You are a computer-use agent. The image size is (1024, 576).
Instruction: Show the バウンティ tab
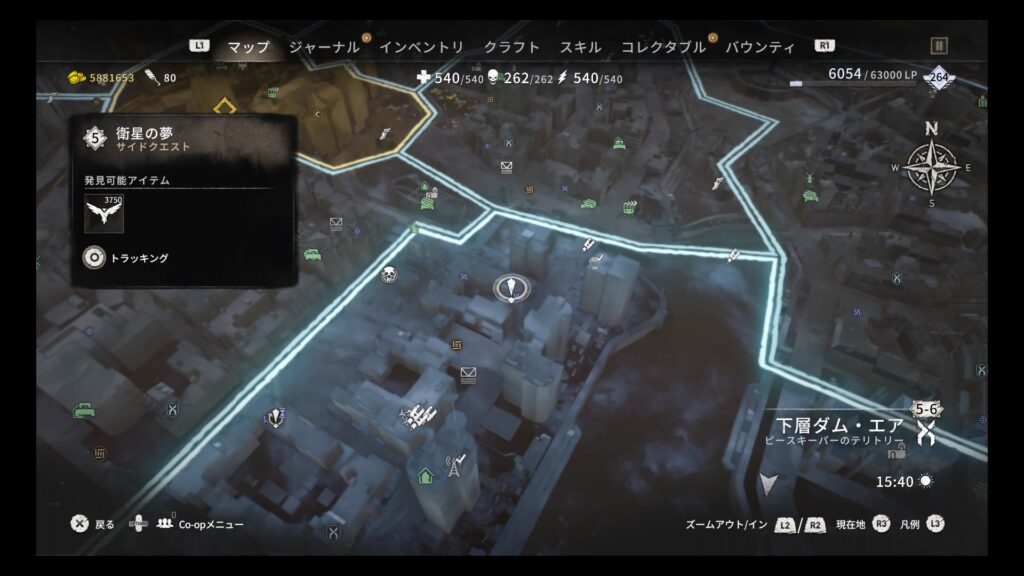[x=760, y=47]
